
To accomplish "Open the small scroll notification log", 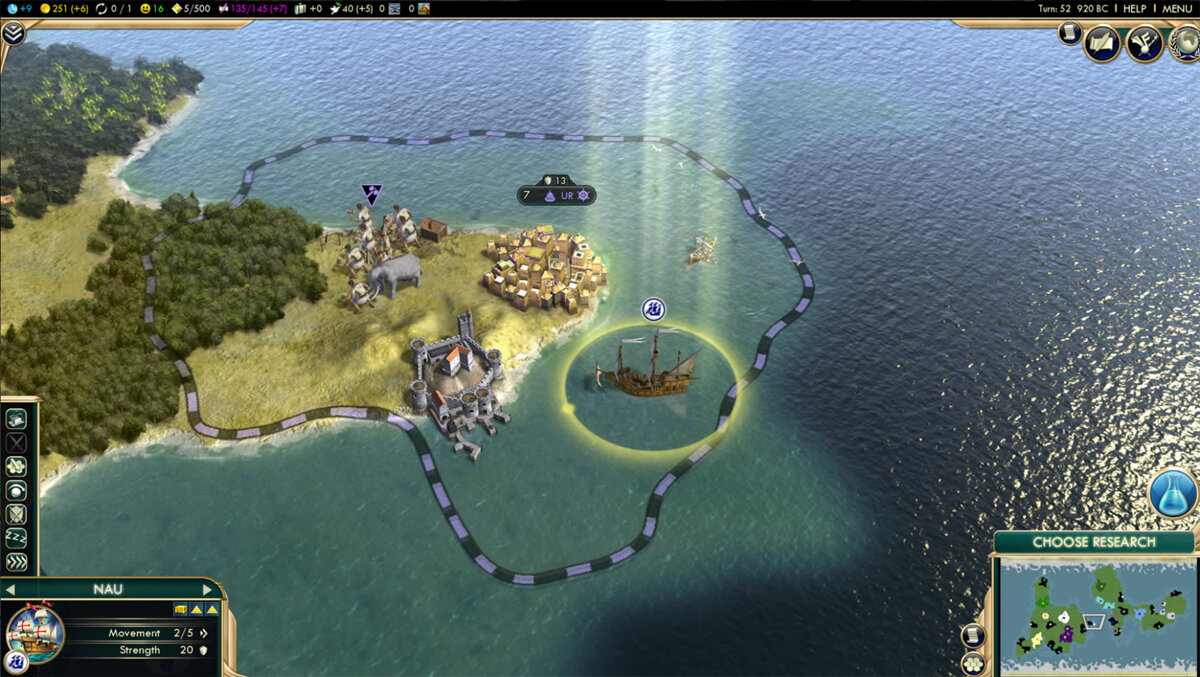I will (x=1069, y=33).
